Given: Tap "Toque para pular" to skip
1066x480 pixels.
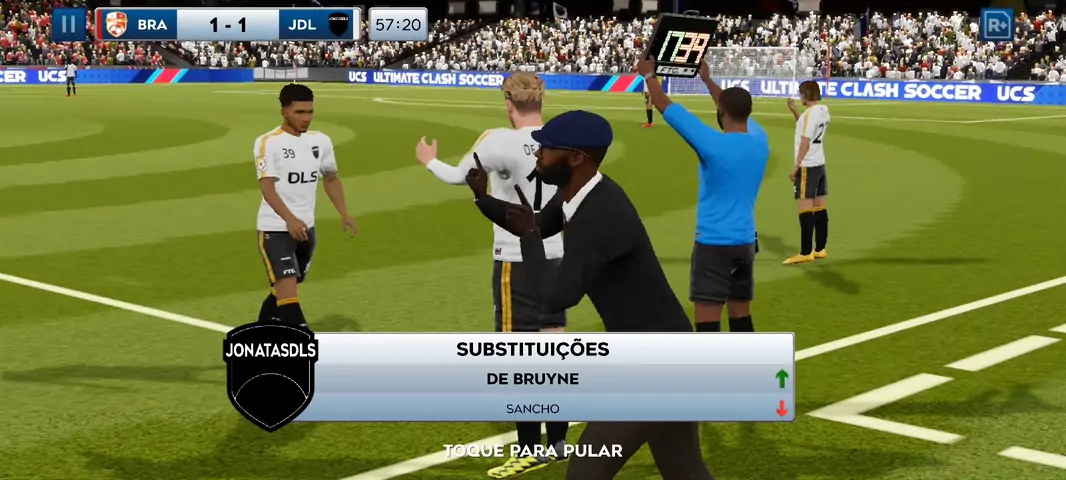Looking at the screenshot, I should (533, 451).
